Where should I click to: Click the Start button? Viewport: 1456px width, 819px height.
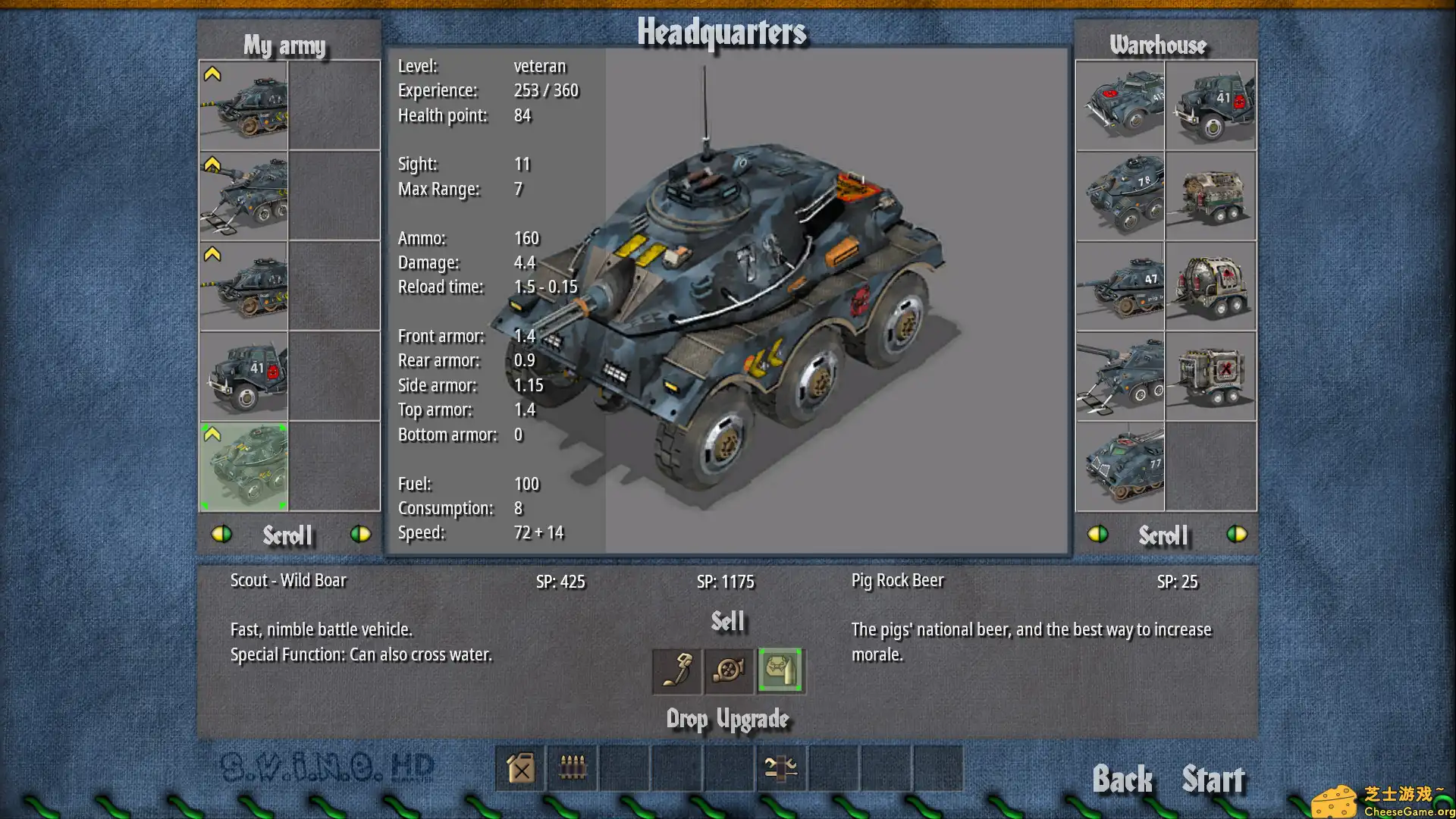pos(1213,780)
